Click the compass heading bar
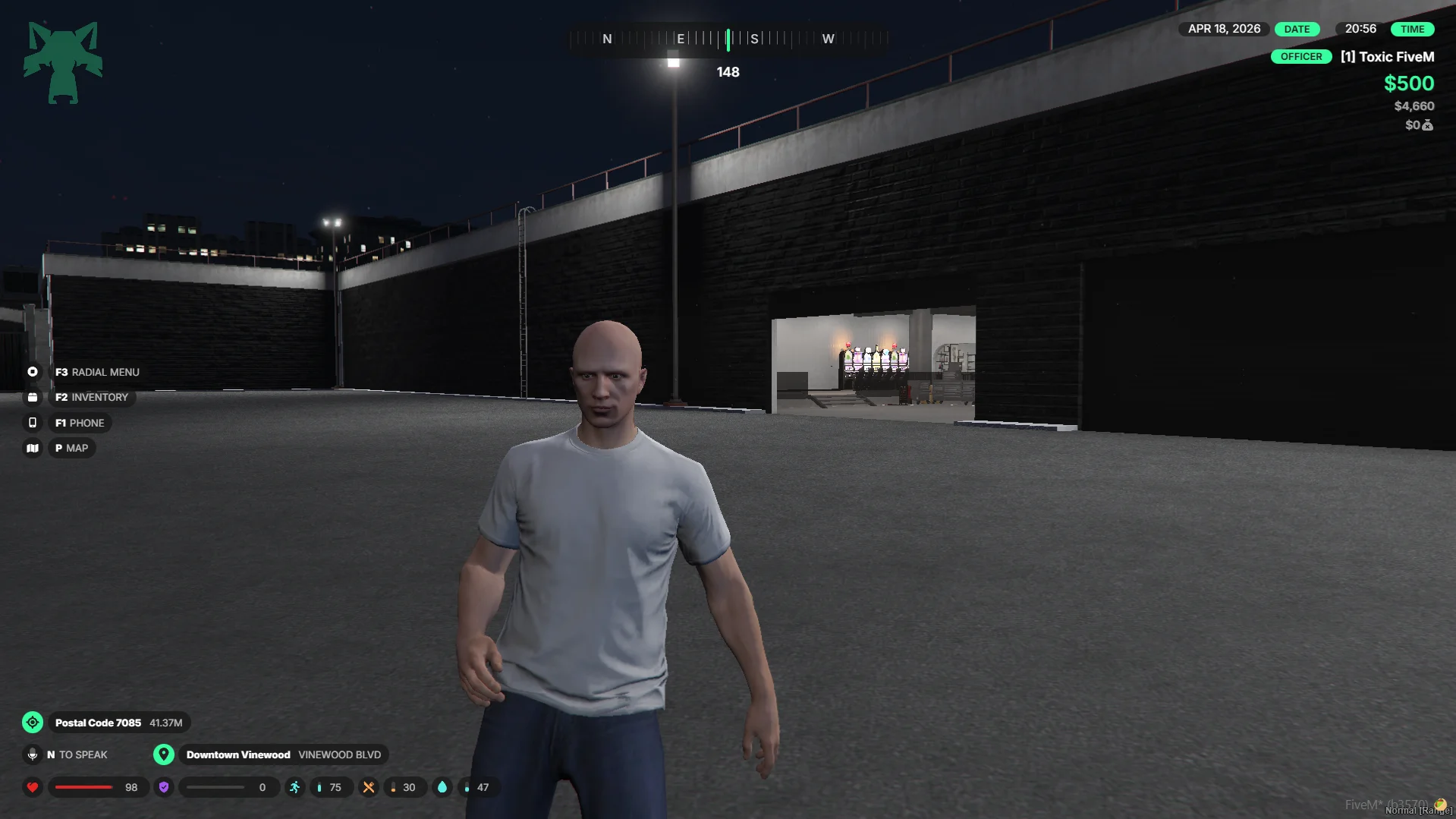The image size is (1456, 819). click(728, 39)
